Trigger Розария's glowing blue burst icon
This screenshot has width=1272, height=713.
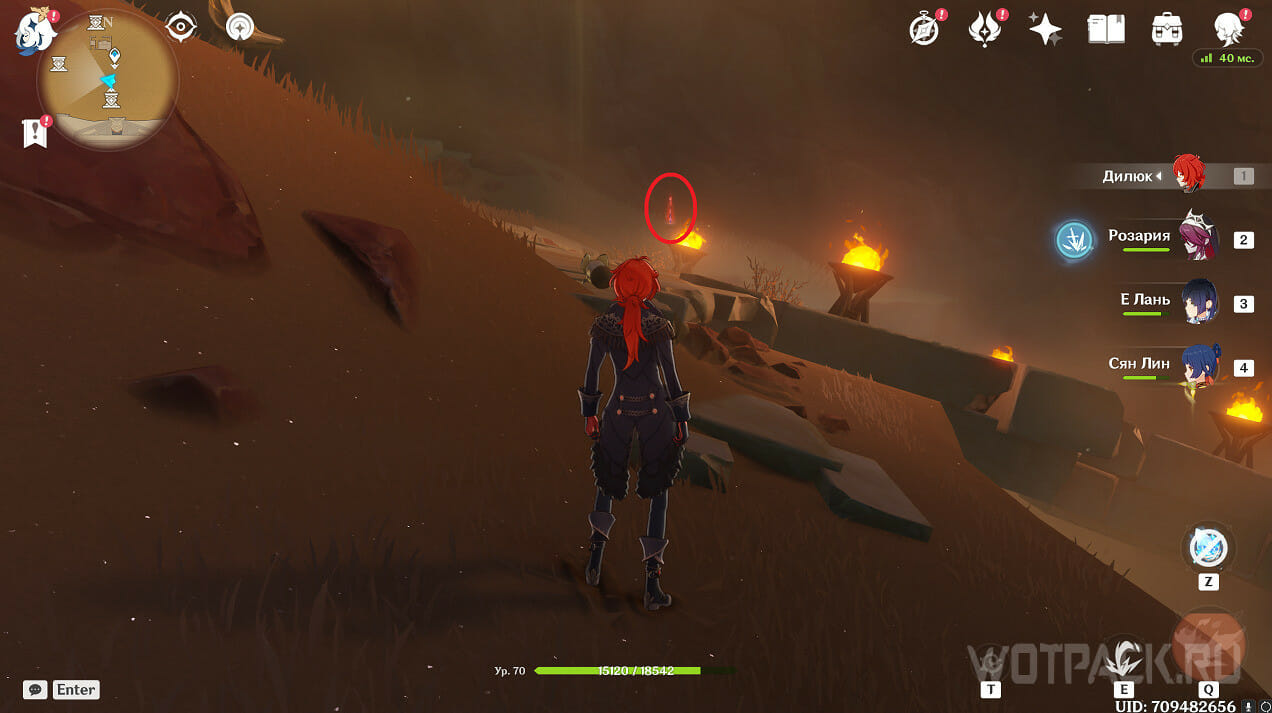(1075, 241)
